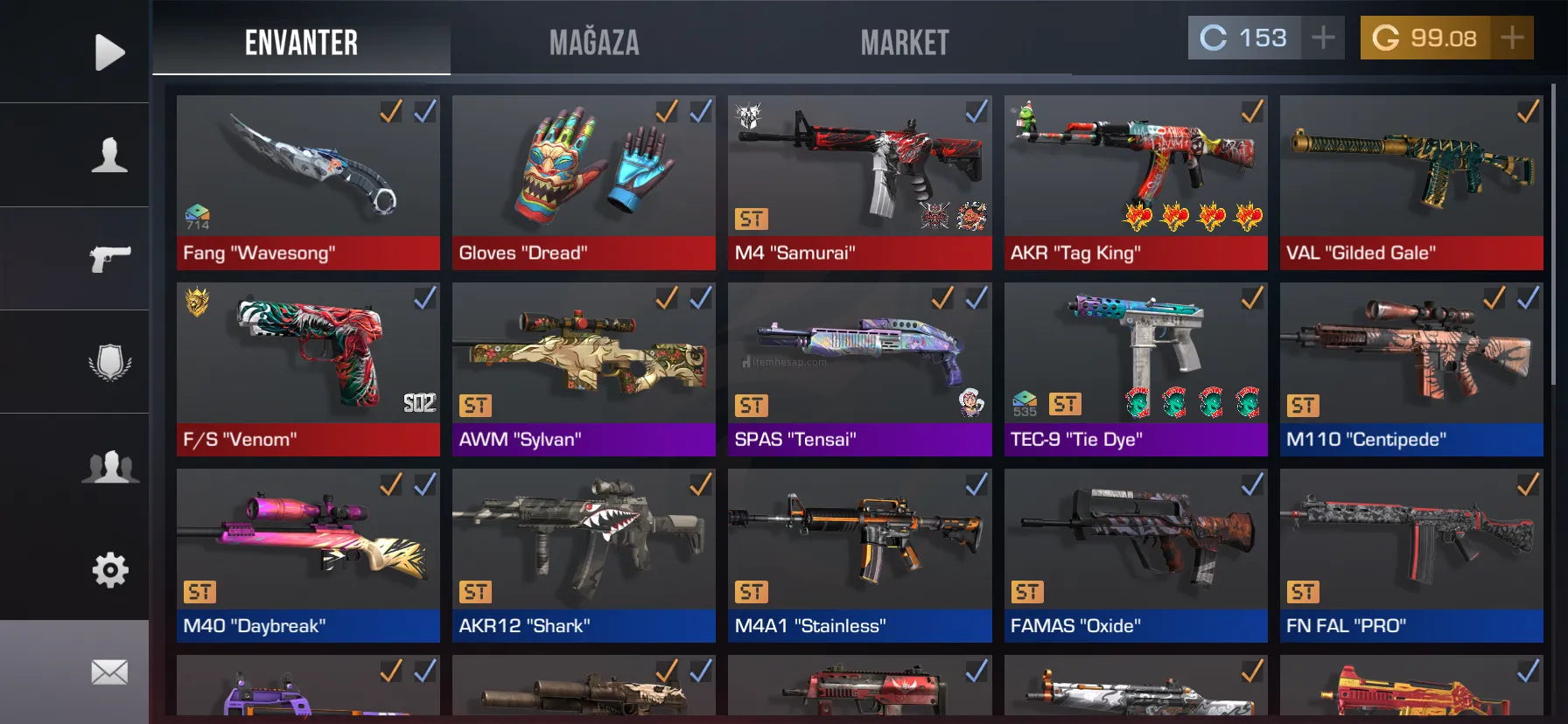1568x724 pixels.
Task: Add more silver coins with plus button
Action: (x=1323, y=38)
